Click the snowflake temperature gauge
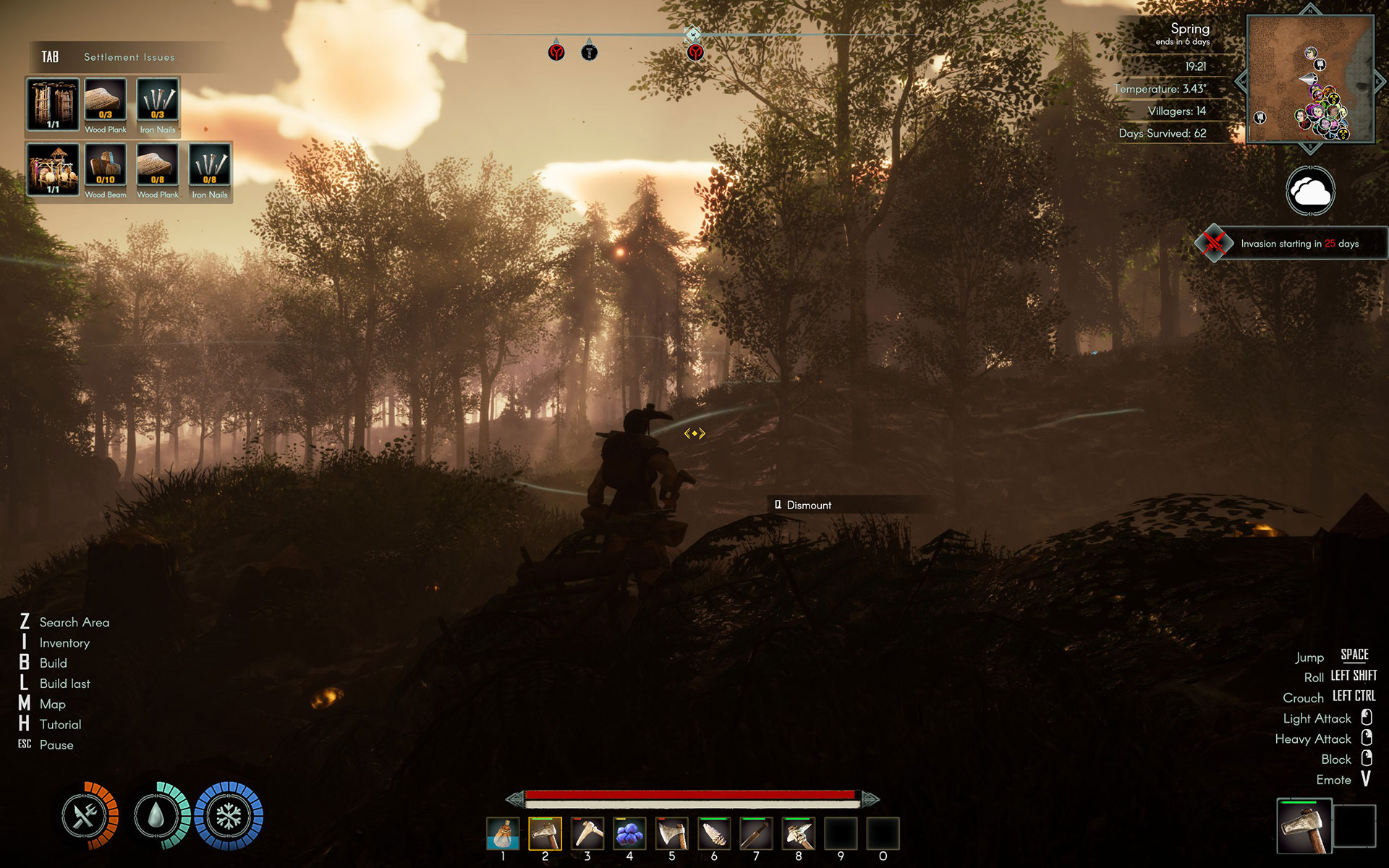1389x868 pixels. click(229, 816)
